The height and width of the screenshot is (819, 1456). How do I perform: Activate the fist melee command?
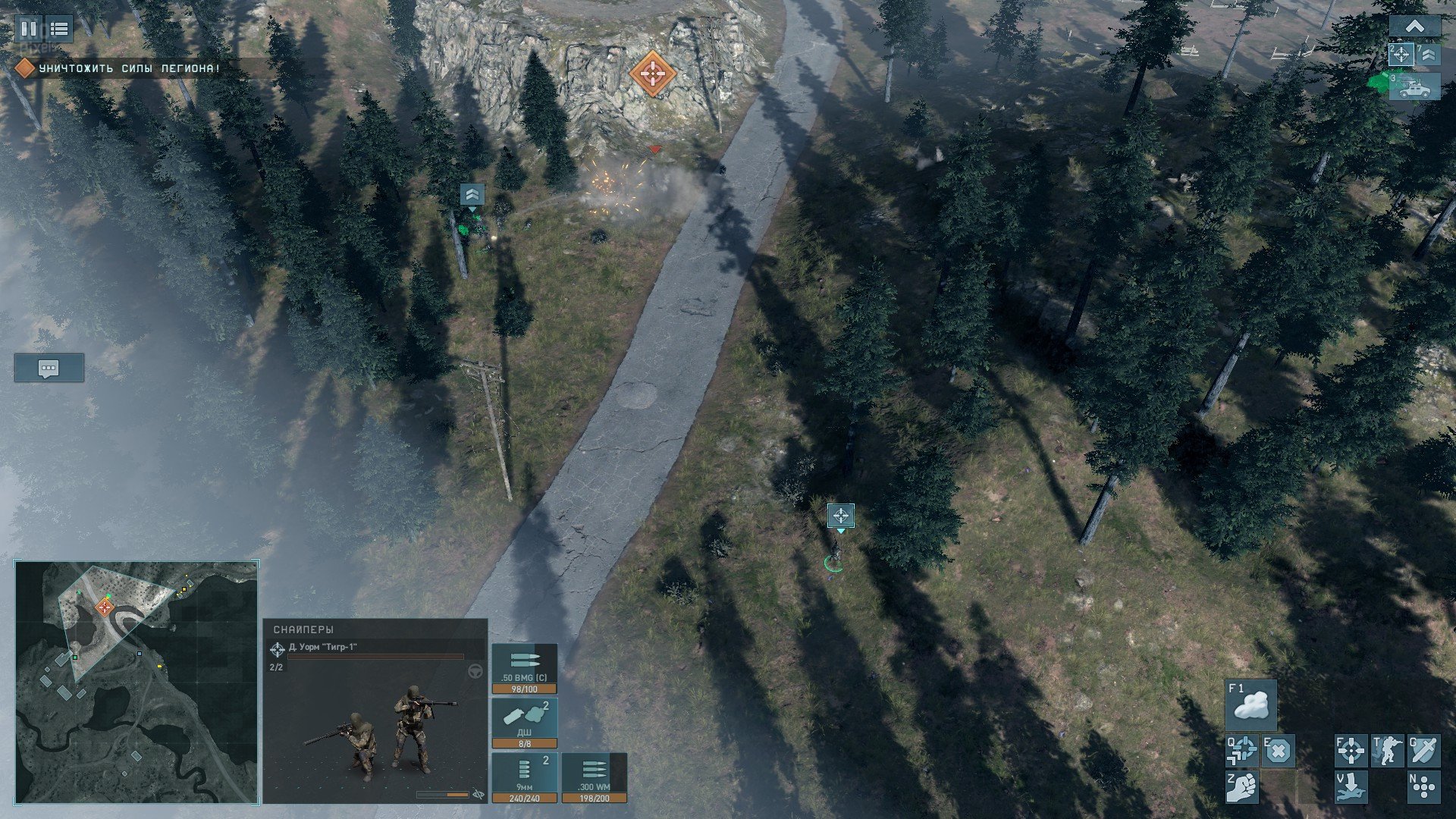pyautogui.click(x=1242, y=786)
